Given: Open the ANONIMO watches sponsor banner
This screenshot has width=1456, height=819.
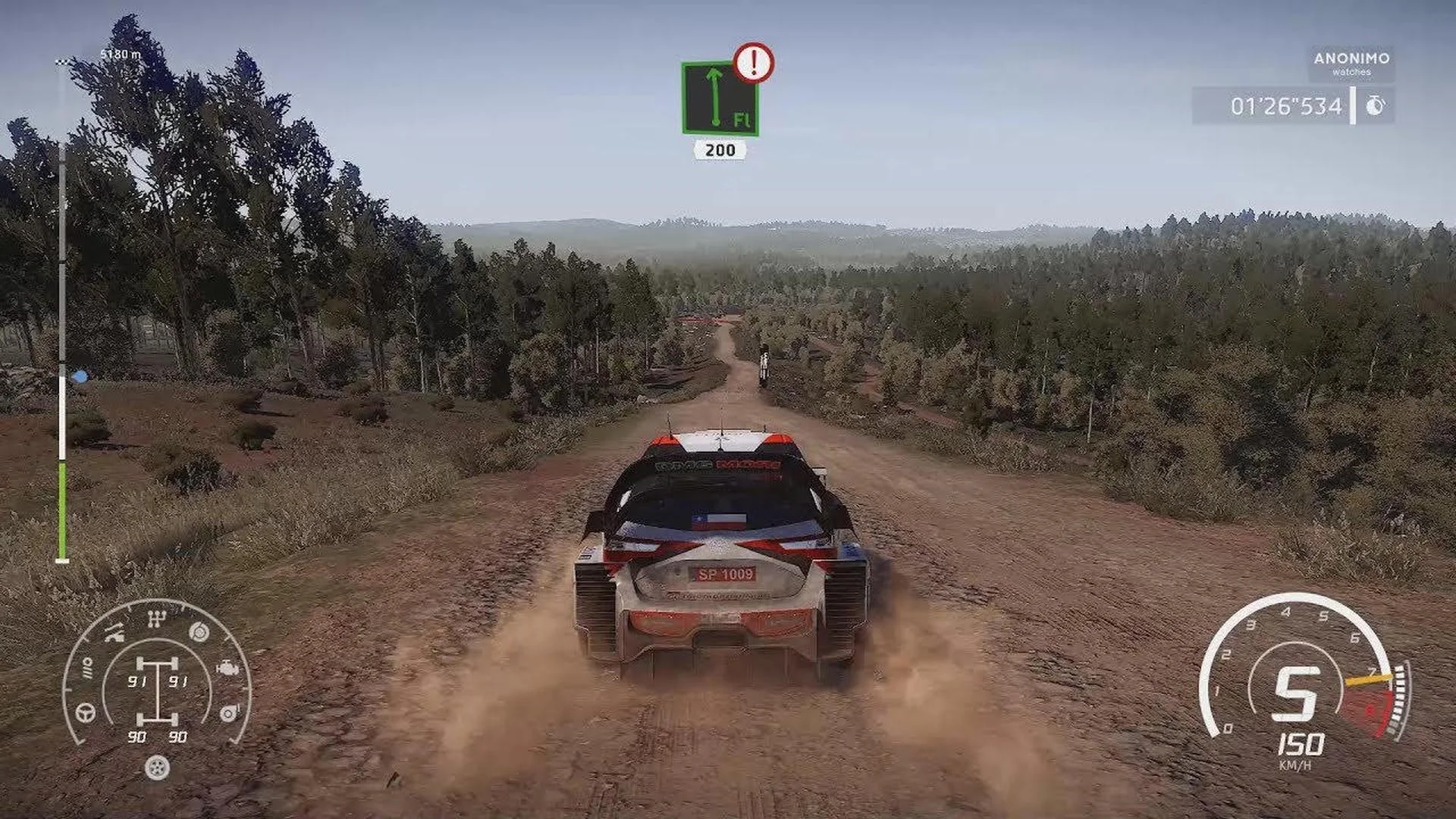Looking at the screenshot, I should [1354, 62].
